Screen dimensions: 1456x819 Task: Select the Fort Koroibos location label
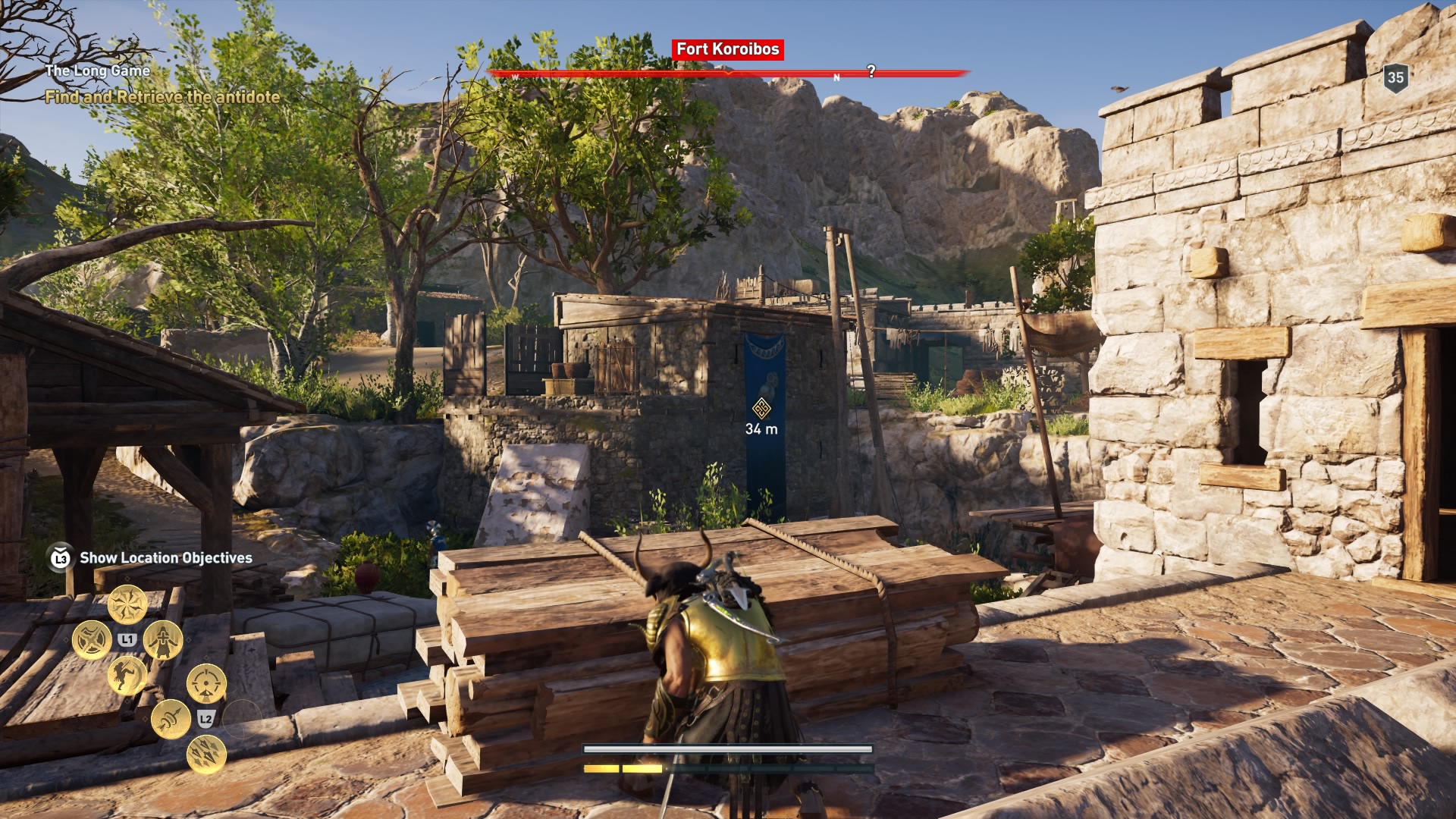tap(727, 49)
